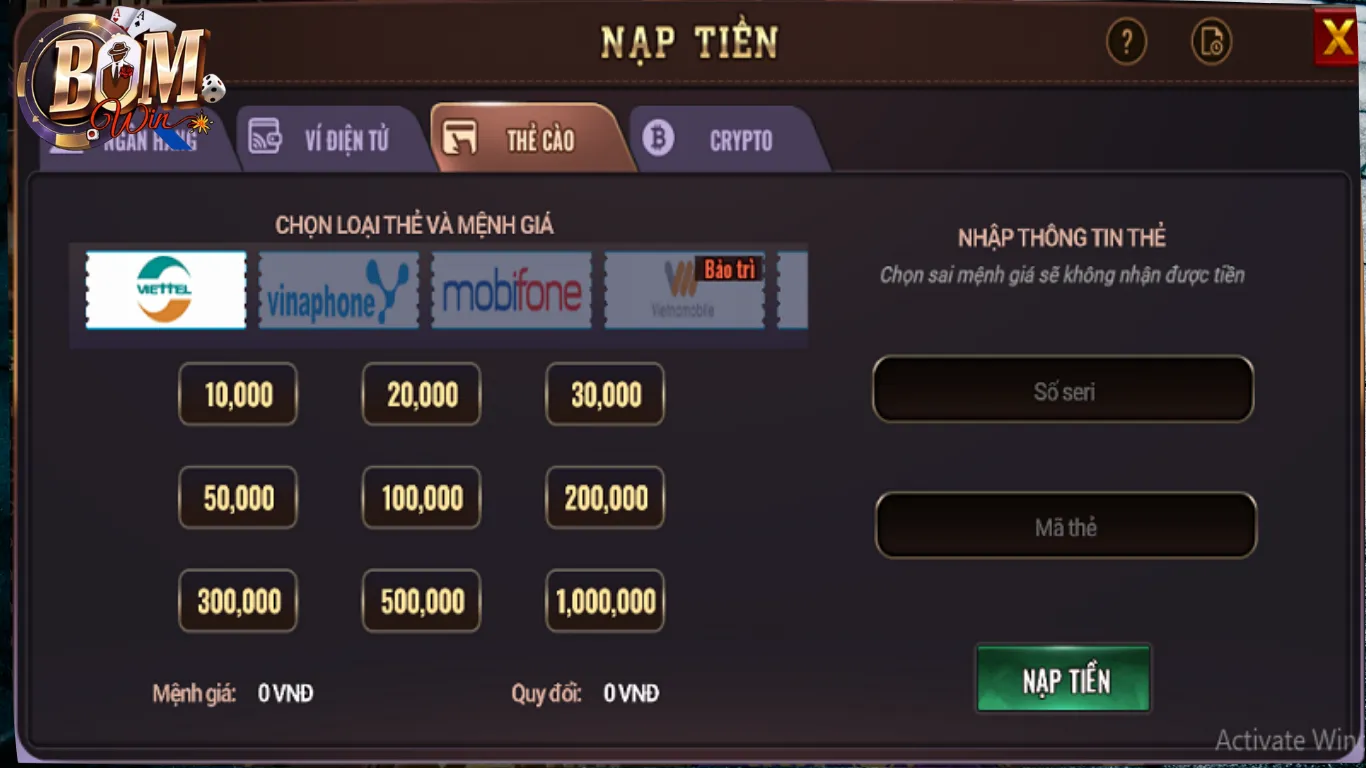Choose the 500,000 card value
Screen dimensions: 1366x768
(x=421, y=601)
